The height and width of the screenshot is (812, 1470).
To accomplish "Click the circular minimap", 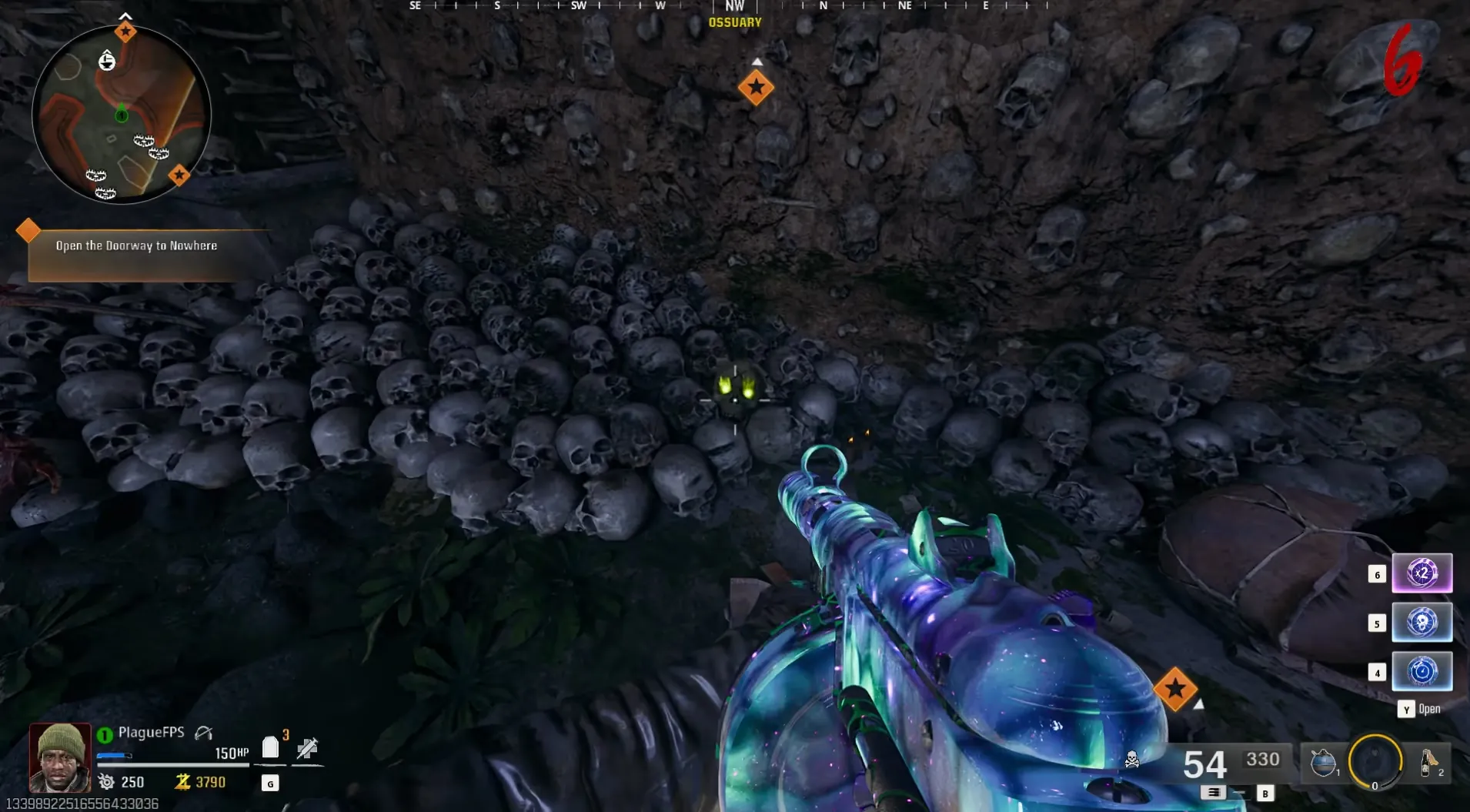I will point(121,114).
